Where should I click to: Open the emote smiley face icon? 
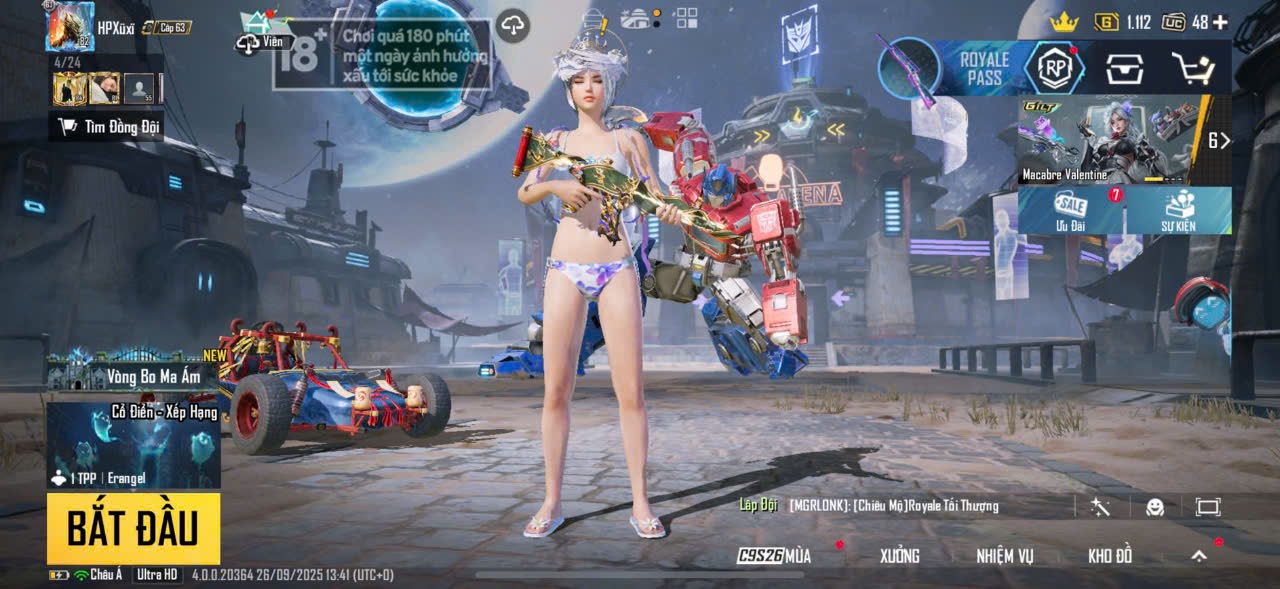point(1155,507)
